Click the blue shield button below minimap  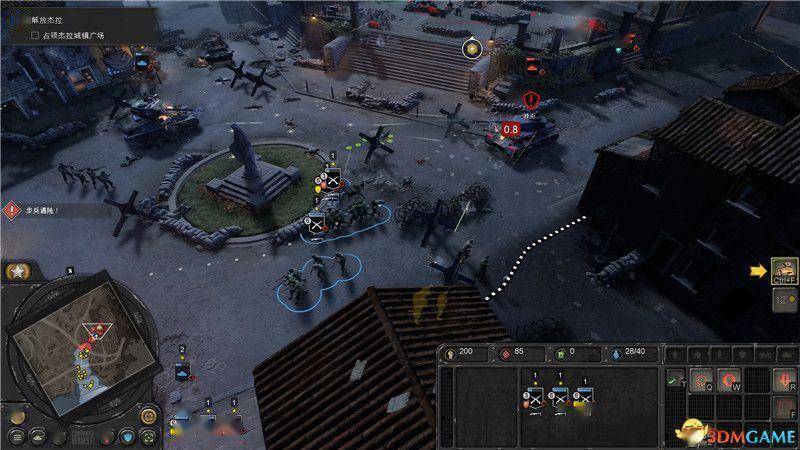pyautogui.click(x=126, y=436)
